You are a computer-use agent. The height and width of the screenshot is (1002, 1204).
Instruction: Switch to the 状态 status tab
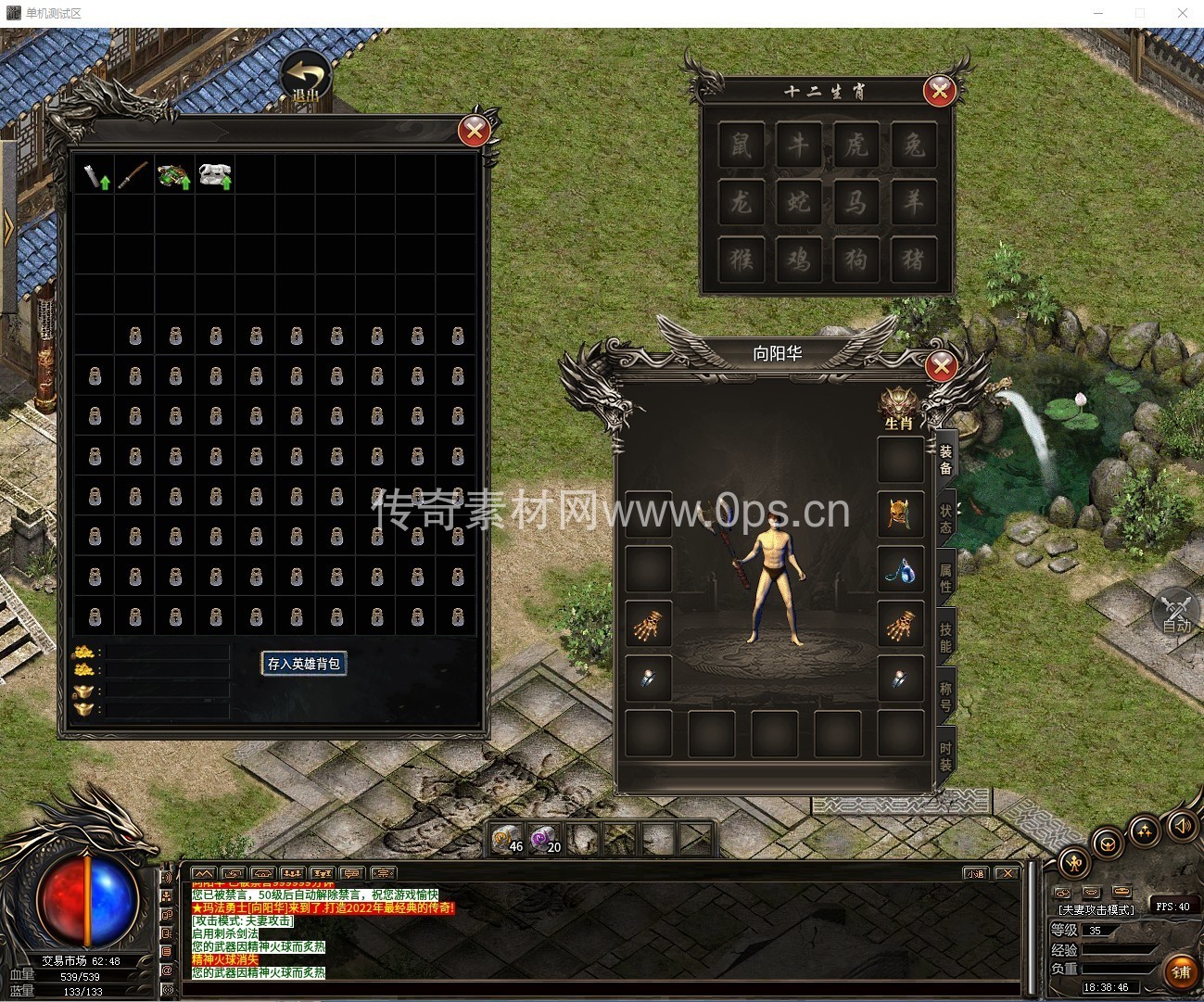click(945, 518)
